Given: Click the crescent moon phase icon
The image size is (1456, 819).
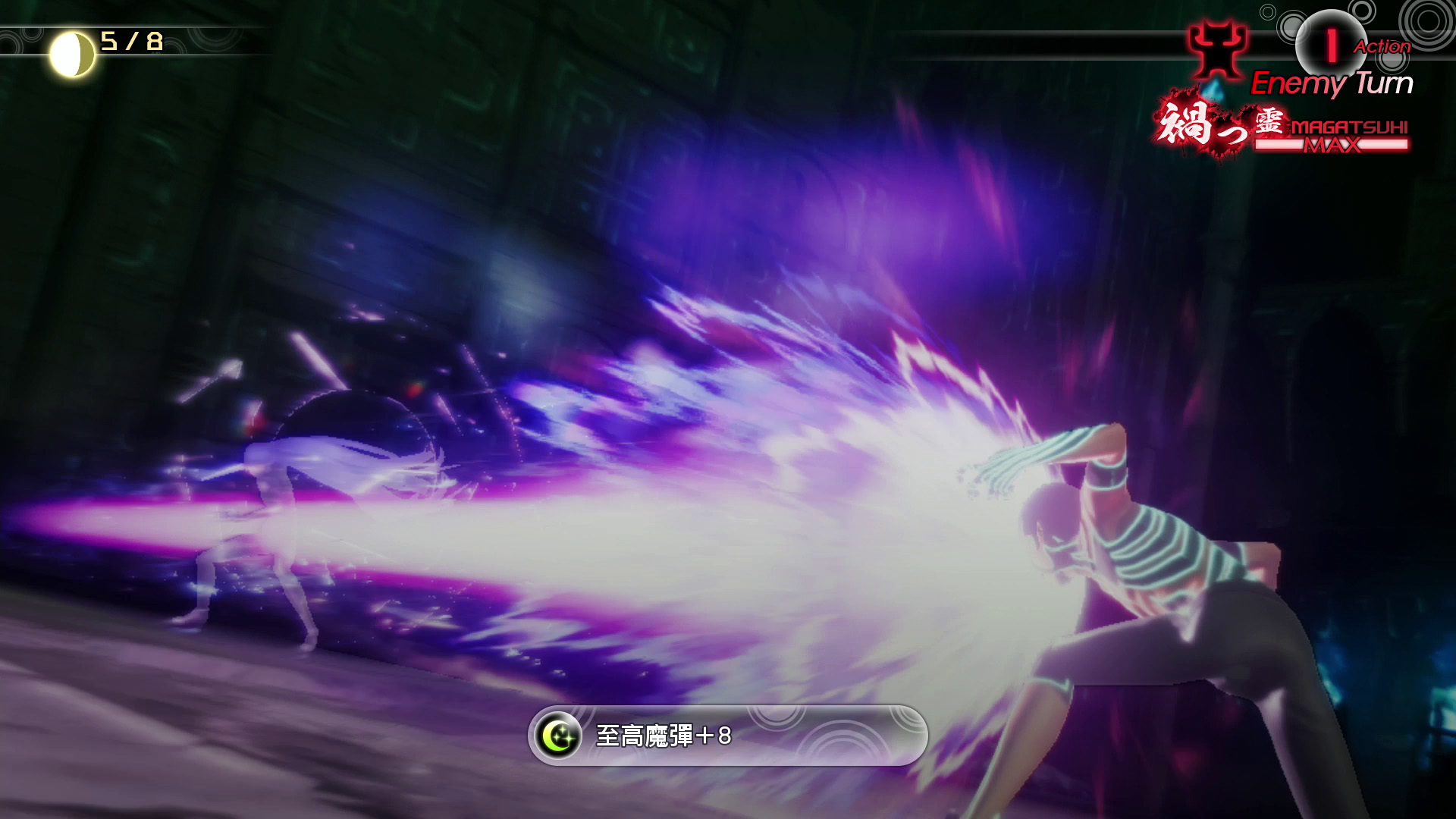Looking at the screenshot, I should [x=72, y=45].
